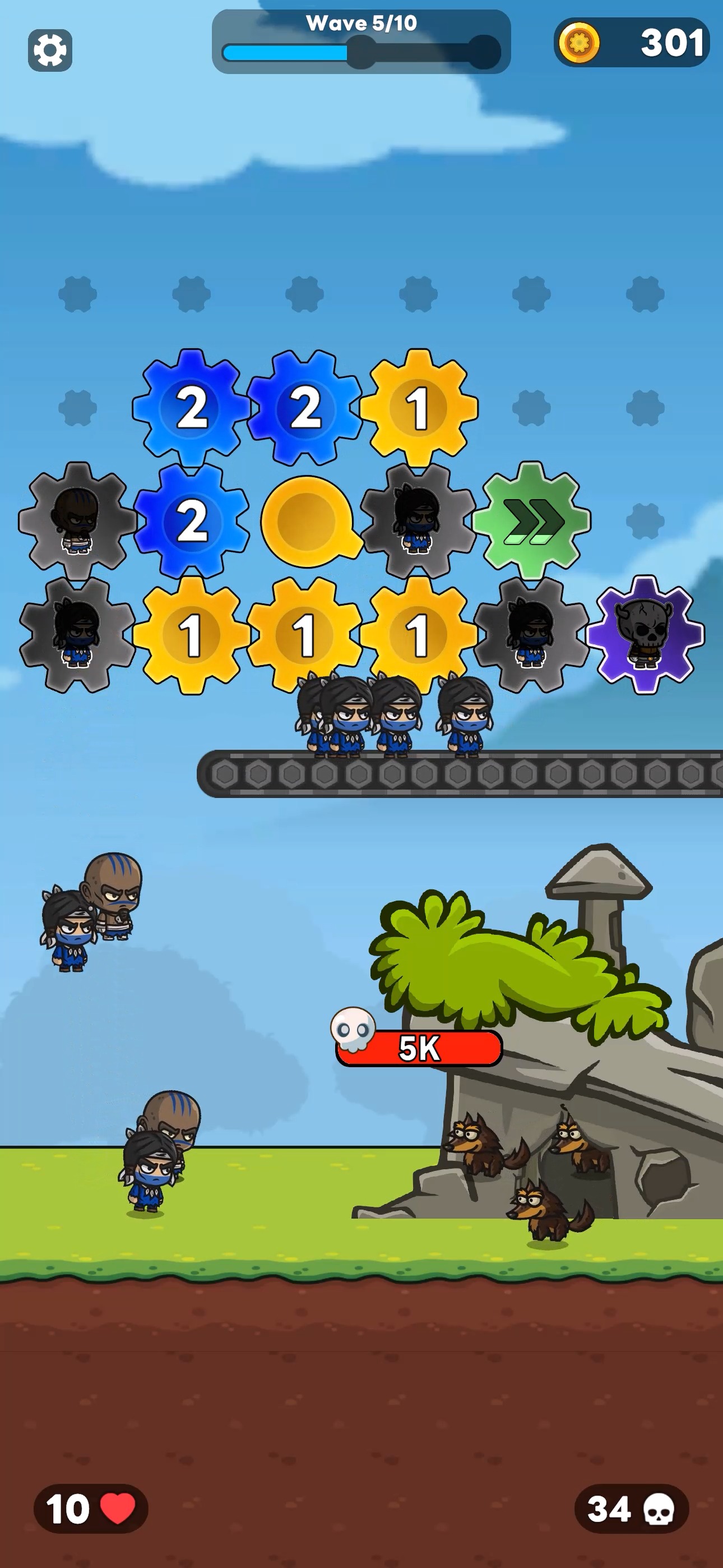Toggle the middle blue level-2 gear
723x1568 pixels.
306,407
